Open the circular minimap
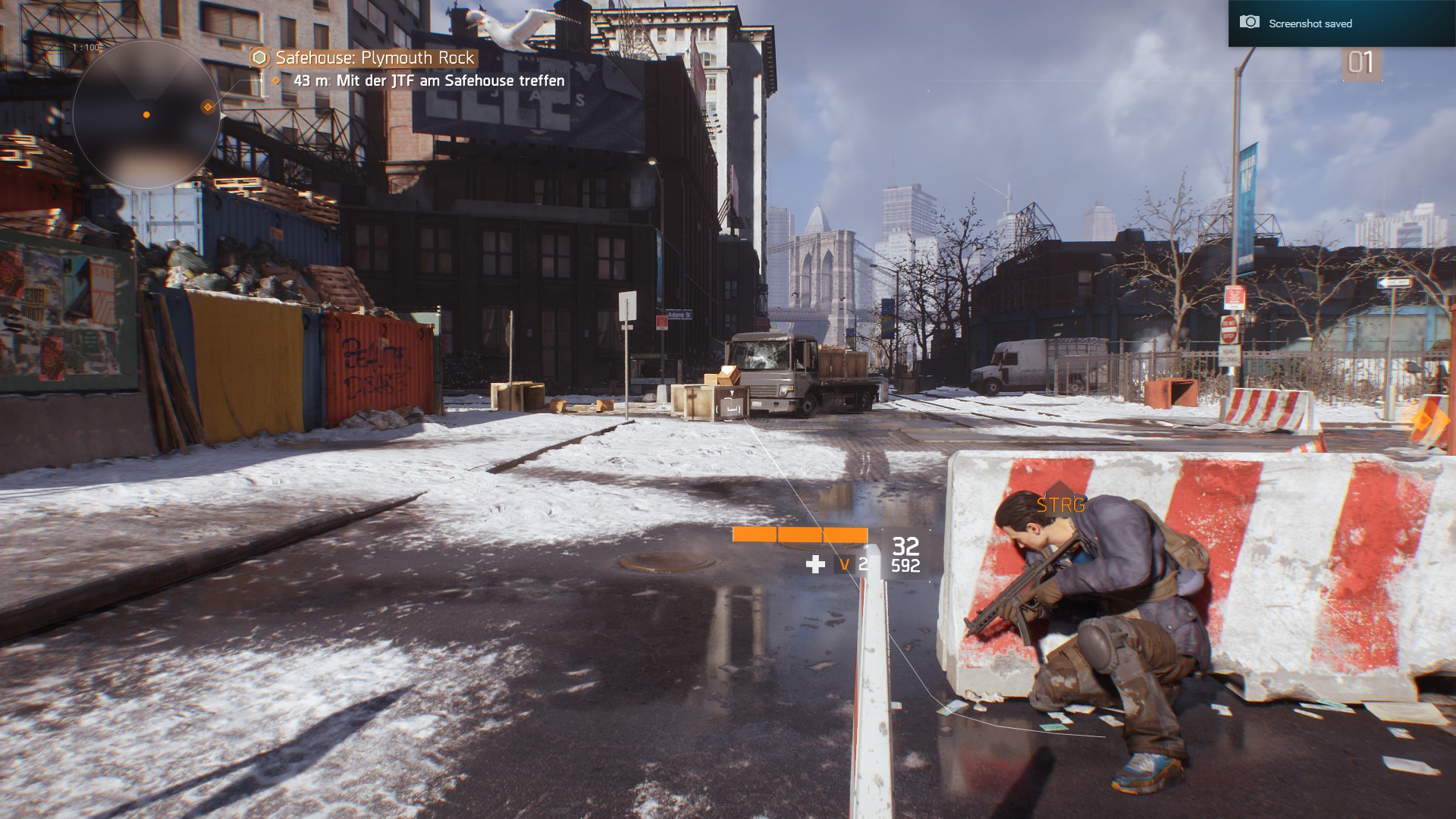The width and height of the screenshot is (1456, 819). coord(146,115)
